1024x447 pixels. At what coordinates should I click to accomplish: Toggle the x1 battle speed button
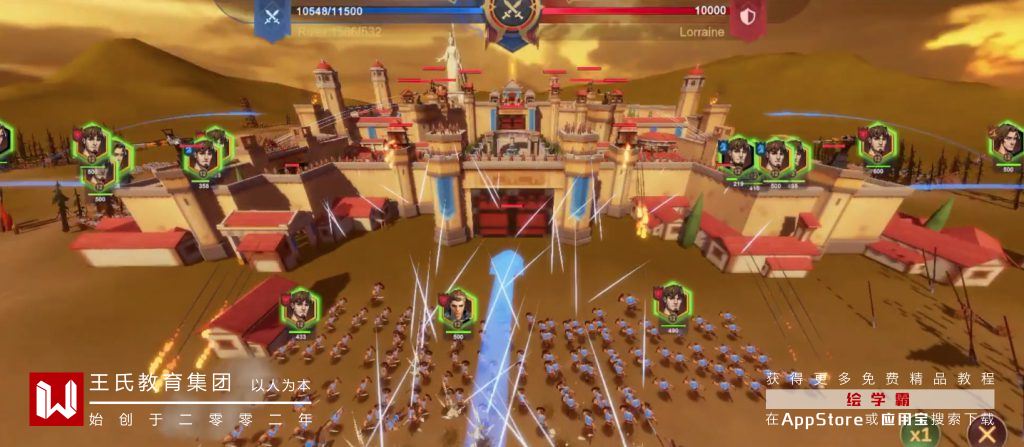921,435
